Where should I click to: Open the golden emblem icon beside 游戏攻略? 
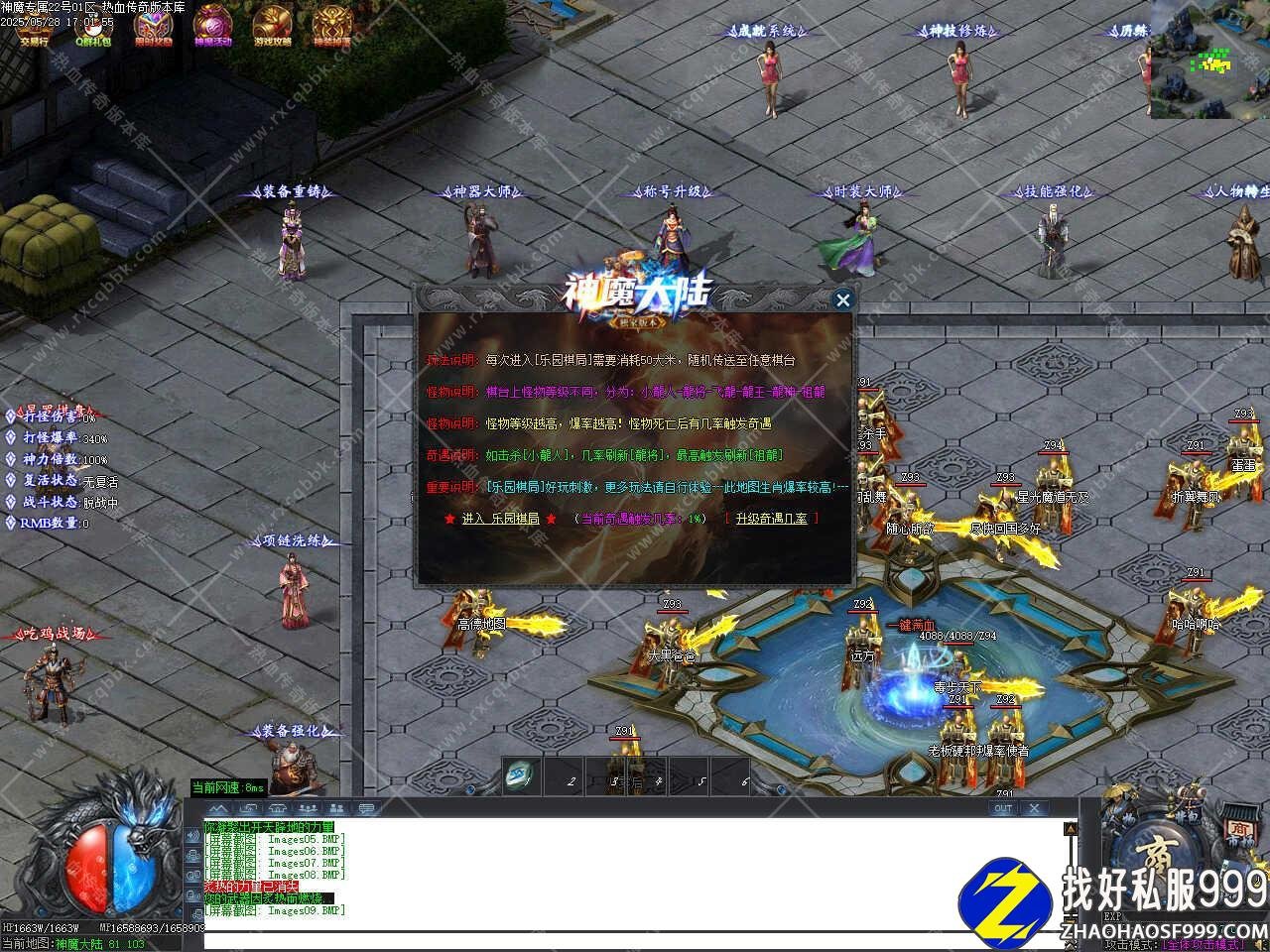click(x=331, y=26)
